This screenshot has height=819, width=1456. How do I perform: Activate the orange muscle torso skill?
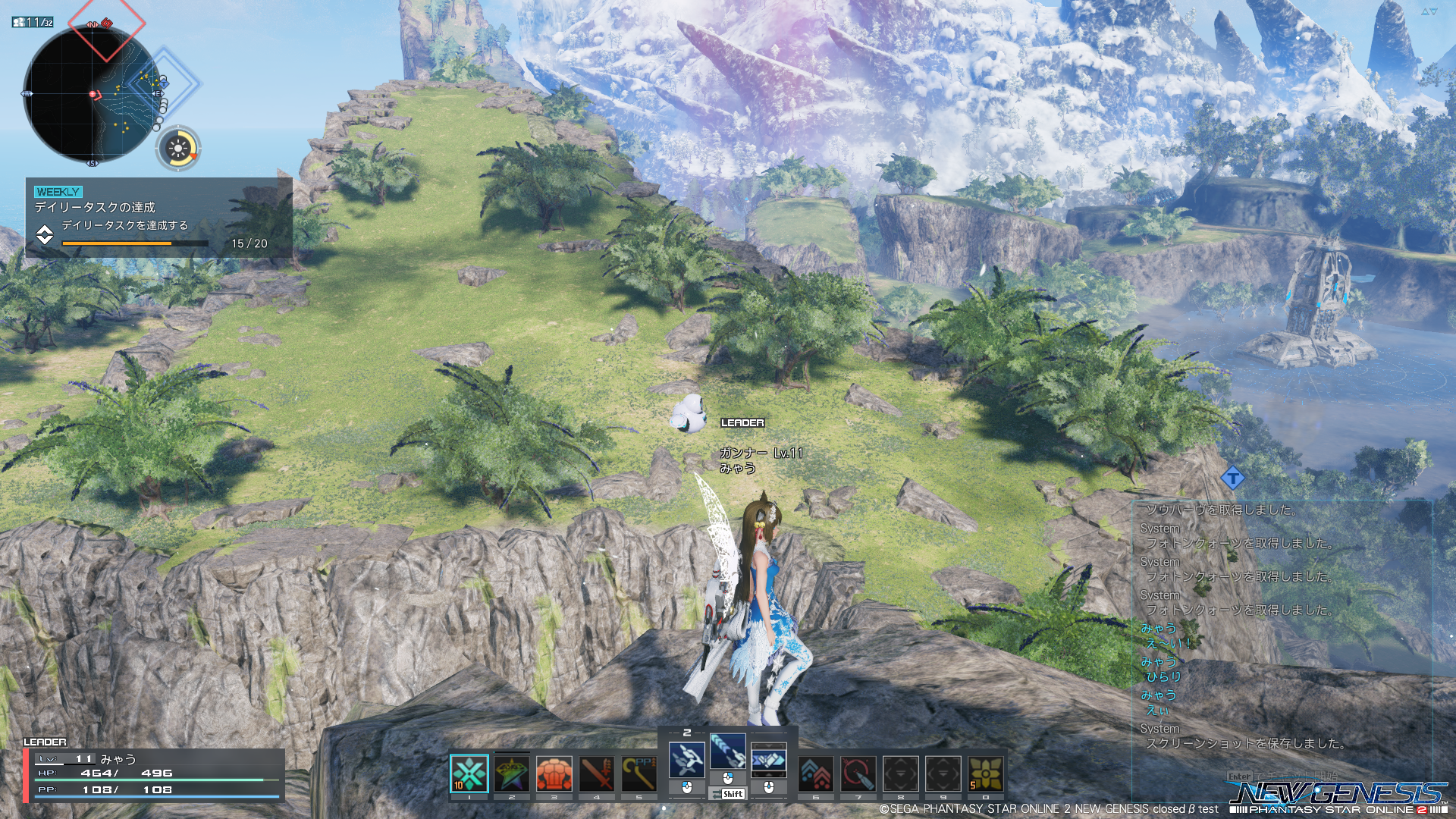pos(554,773)
